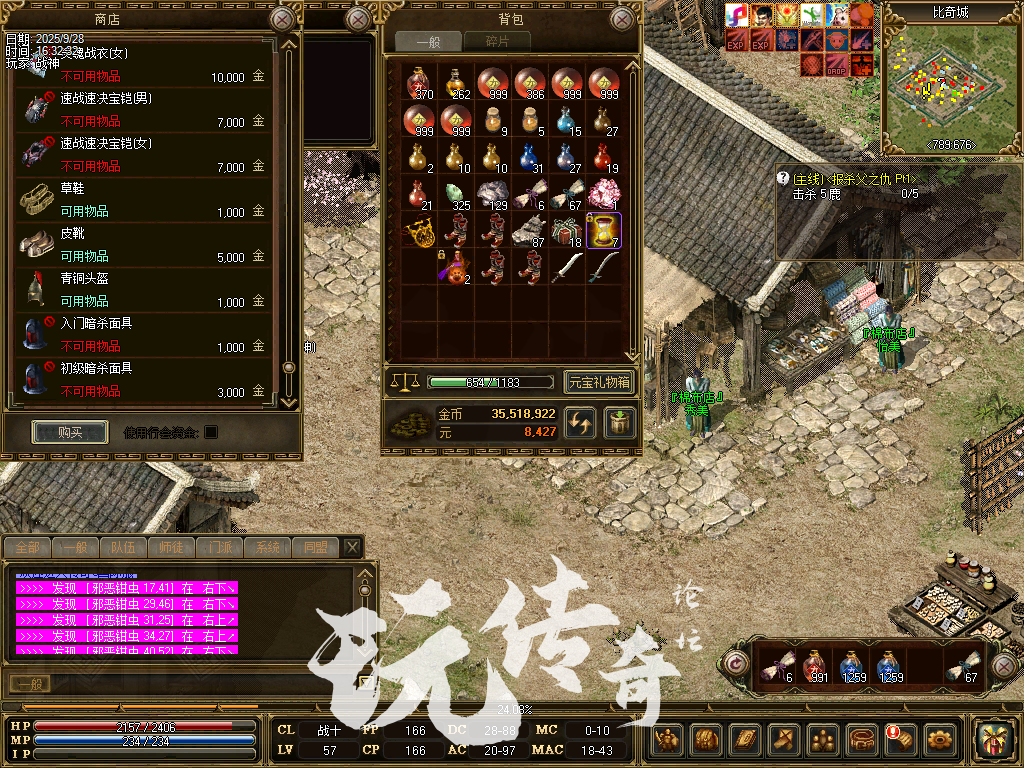Screen dimensions: 1024x768
Task: Choose the 青铜头盔 shop entry
Action: coord(140,290)
